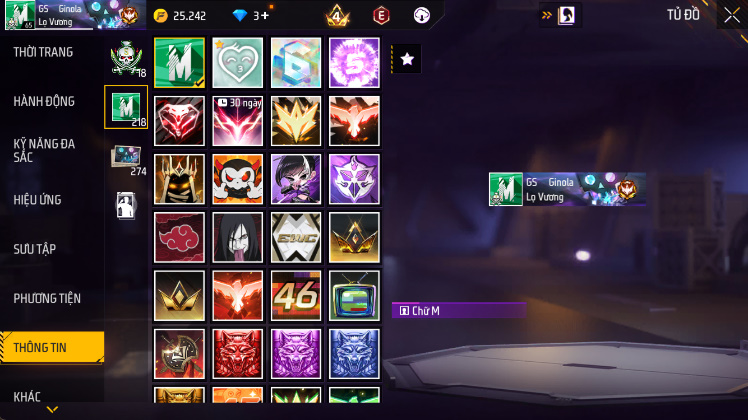Pick the red cloud avatar
The width and height of the screenshot is (748, 420).
[180, 237]
